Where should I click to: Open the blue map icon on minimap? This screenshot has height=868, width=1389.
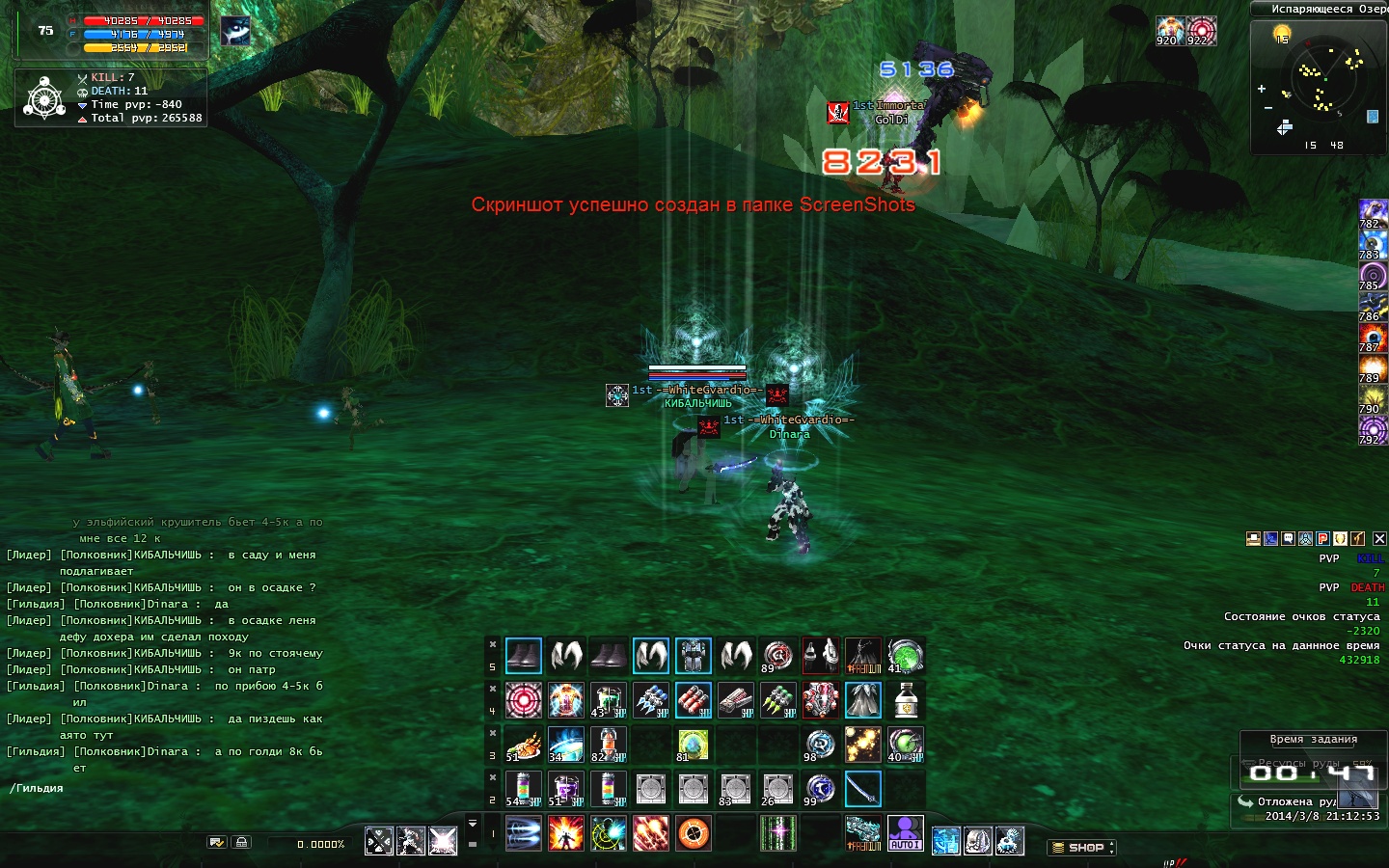1373,117
